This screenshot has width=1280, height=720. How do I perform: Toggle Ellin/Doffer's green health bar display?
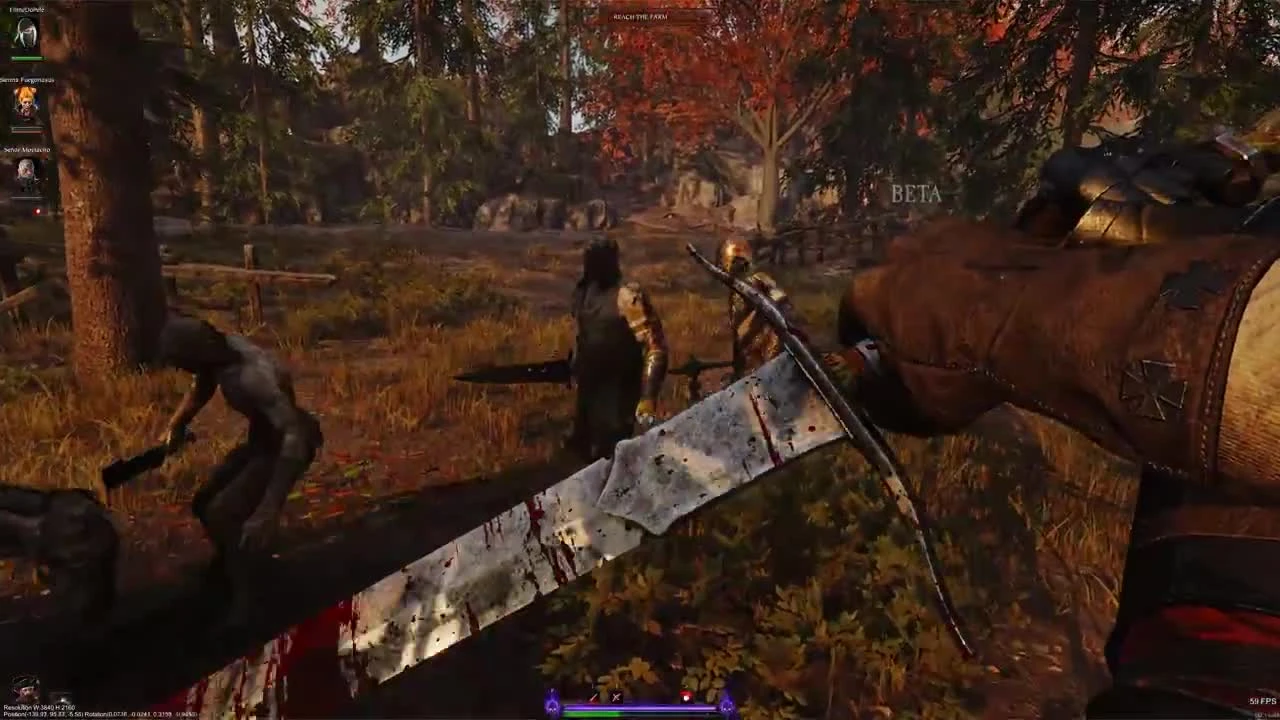tap(27, 57)
